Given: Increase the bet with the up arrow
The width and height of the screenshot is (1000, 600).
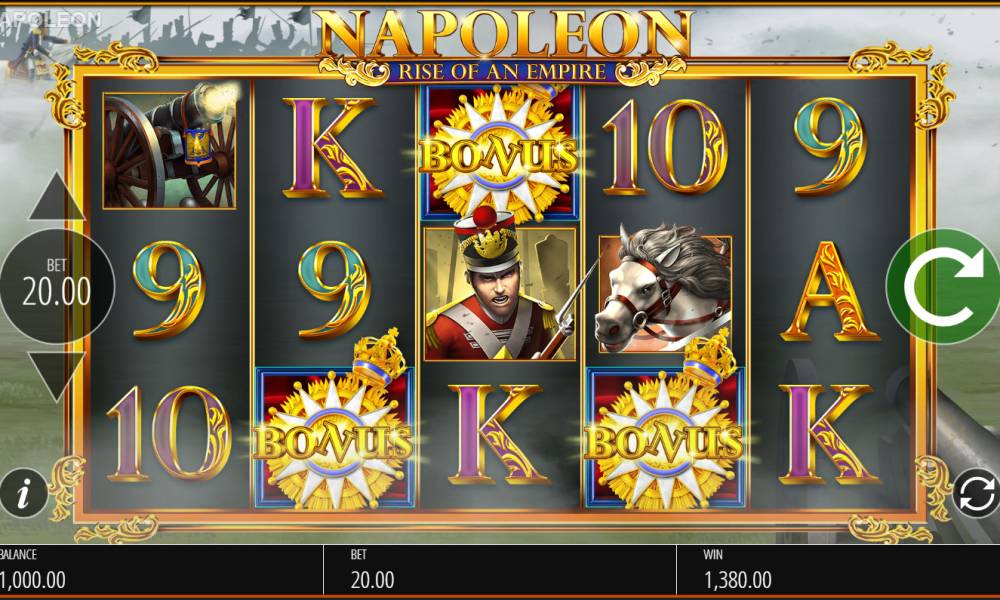Looking at the screenshot, I should [x=56, y=198].
